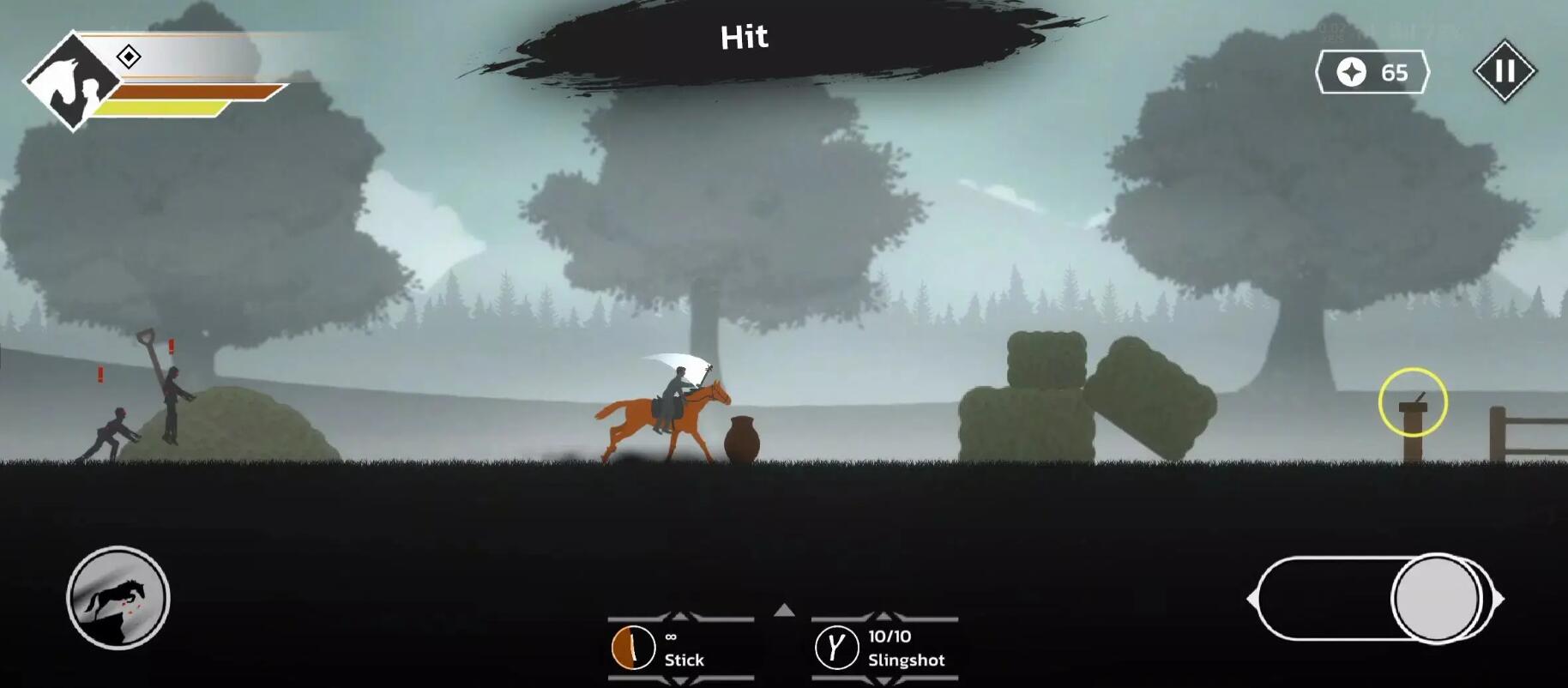Pause the game with the diamond button
Image resolution: width=1568 pixels, height=688 pixels.
pyautogui.click(x=1505, y=71)
